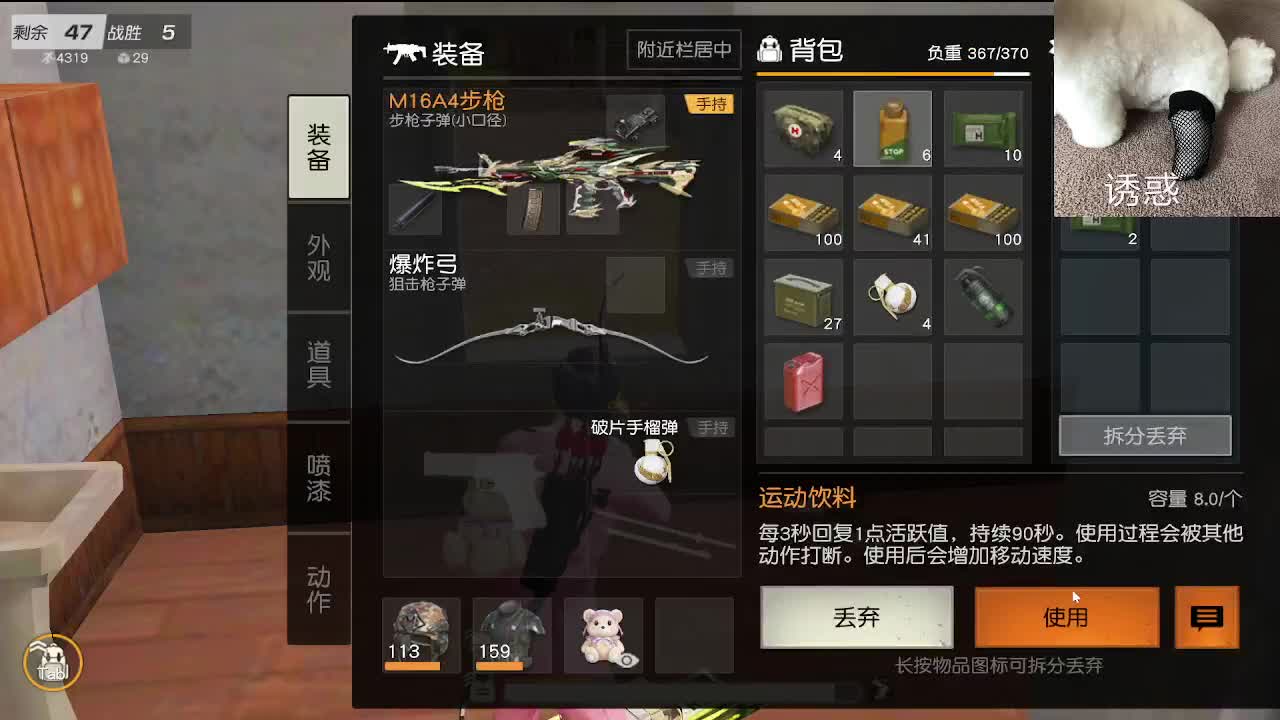This screenshot has width=1280, height=720.
Task: Click the 拆分丢弃 split-discard button
Action: coord(1145,435)
